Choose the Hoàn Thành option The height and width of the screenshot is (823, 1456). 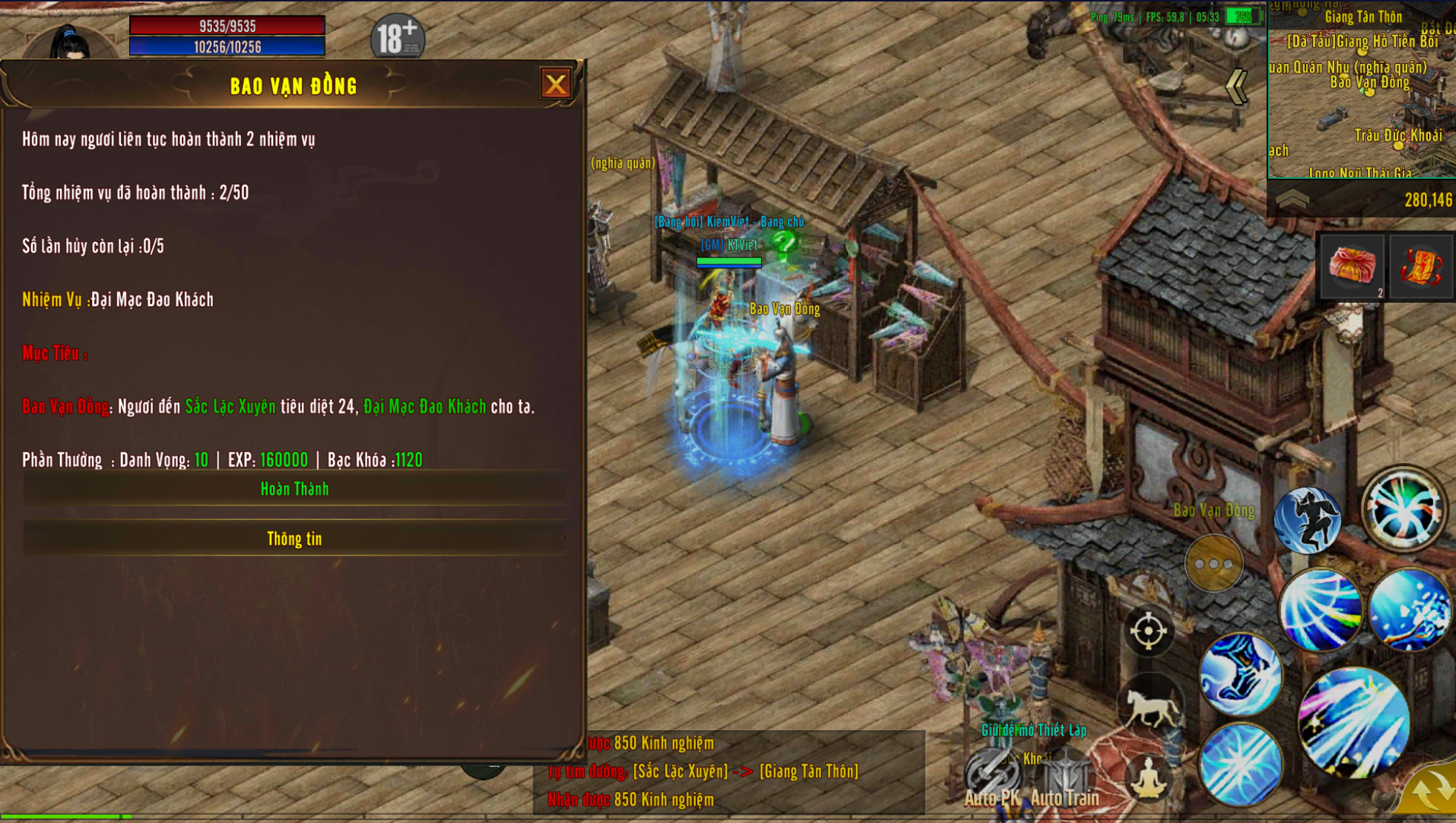(294, 489)
